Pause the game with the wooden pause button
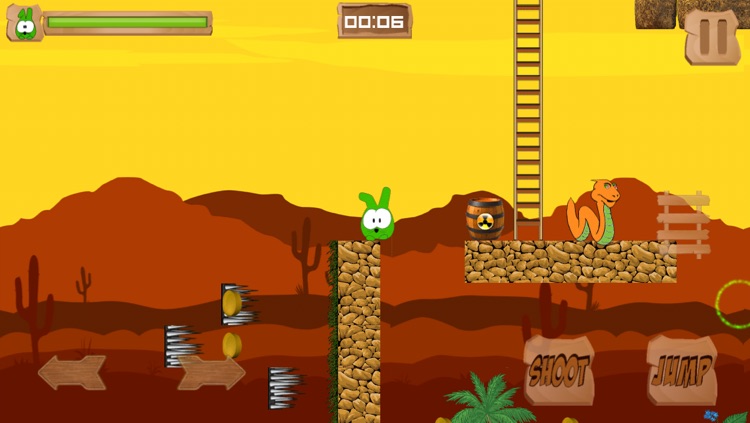The height and width of the screenshot is (423, 750). click(712, 37)
